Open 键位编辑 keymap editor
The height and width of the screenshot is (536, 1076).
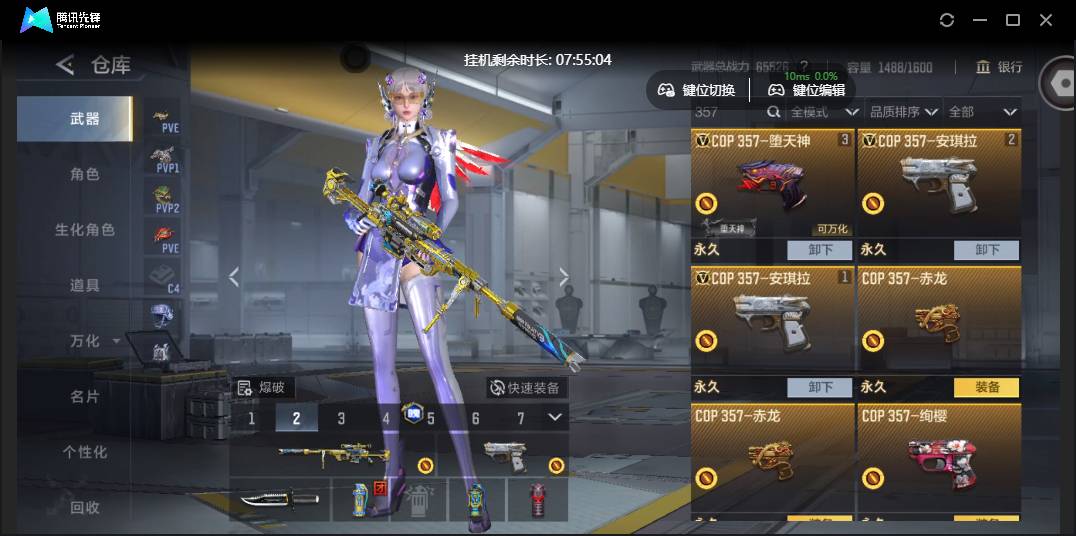[807, 90]
